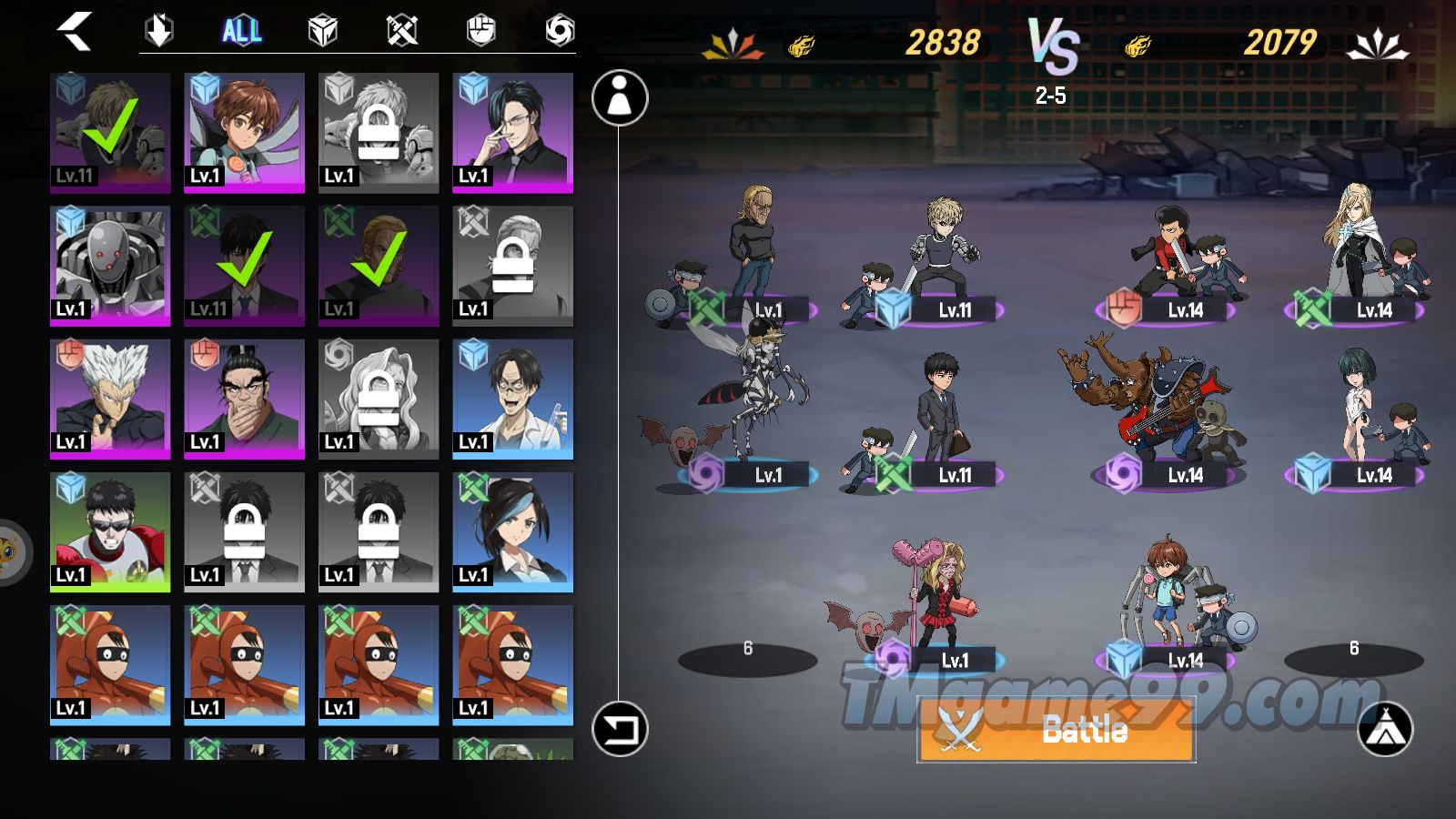The height and width of the screenshot is (819, 1456).
Task: Open the round tent formation button
Action: [1384, 729]
